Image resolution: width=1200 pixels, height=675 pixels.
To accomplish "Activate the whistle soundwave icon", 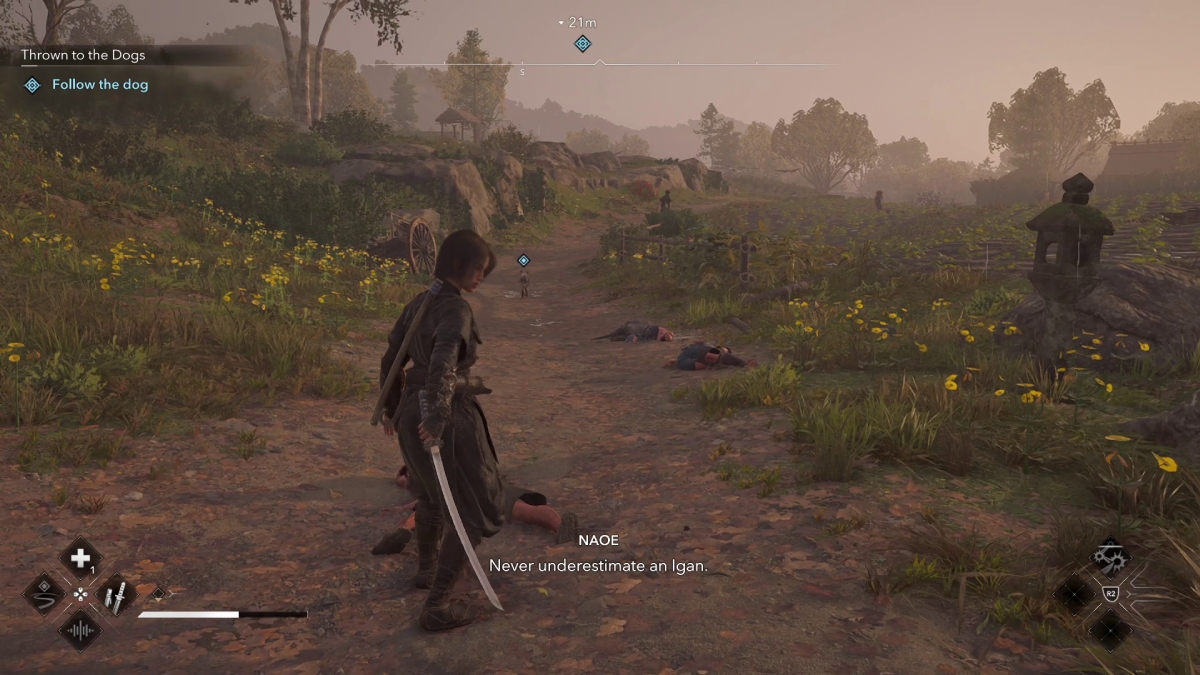I will 80,631.
